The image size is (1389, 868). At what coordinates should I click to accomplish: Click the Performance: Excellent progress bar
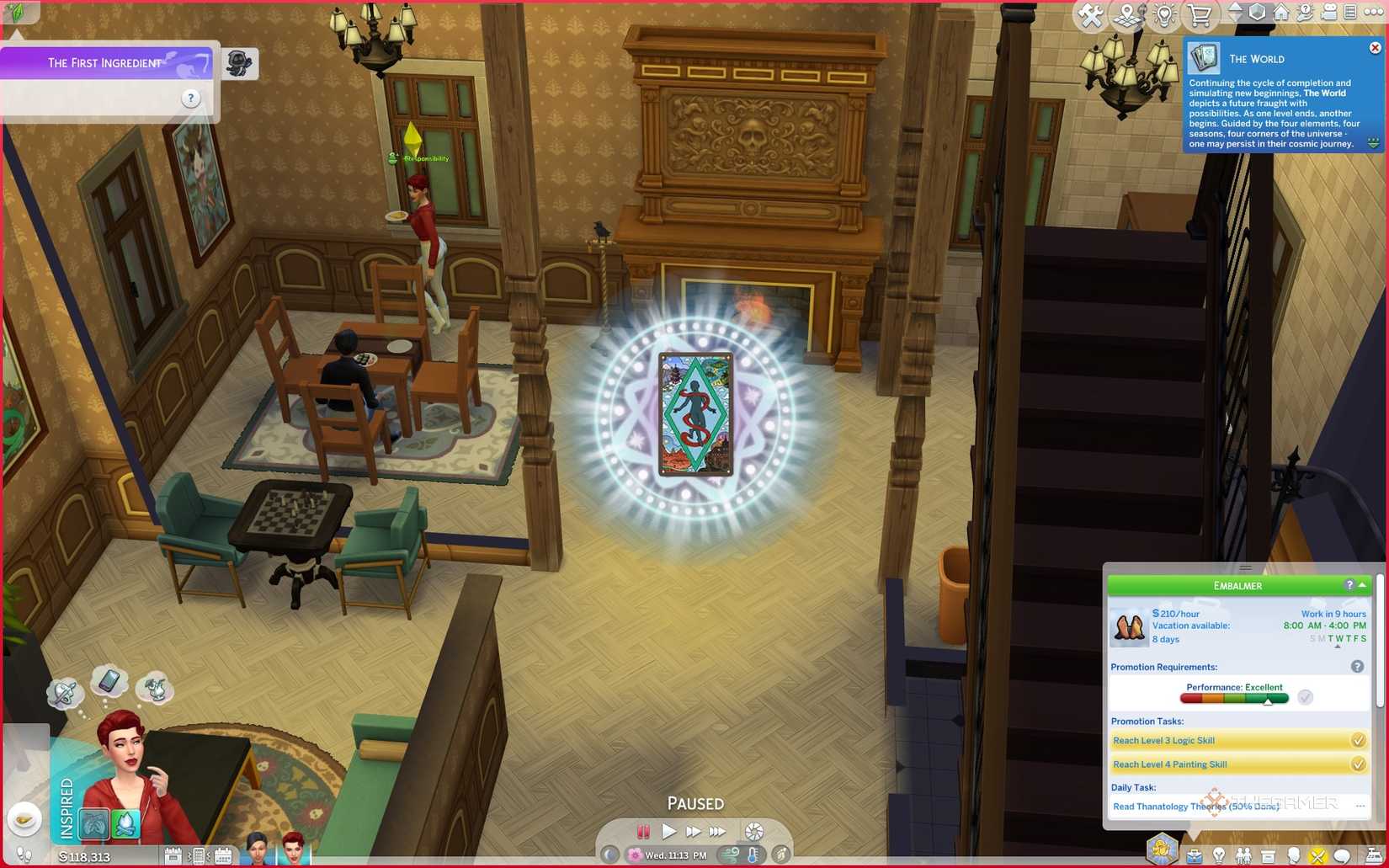coord(1235,697)
